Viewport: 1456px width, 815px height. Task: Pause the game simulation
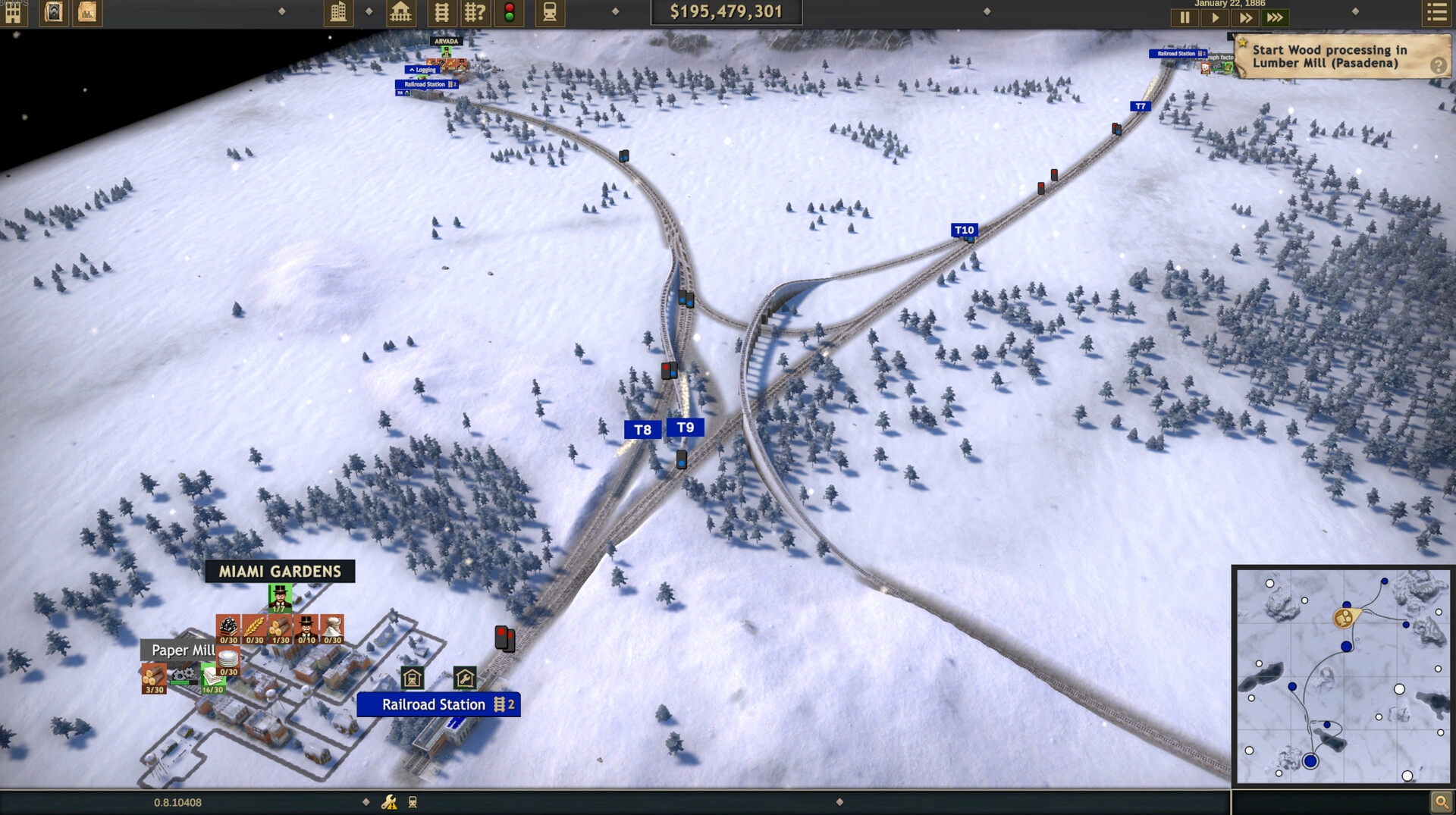[1185, 17]
